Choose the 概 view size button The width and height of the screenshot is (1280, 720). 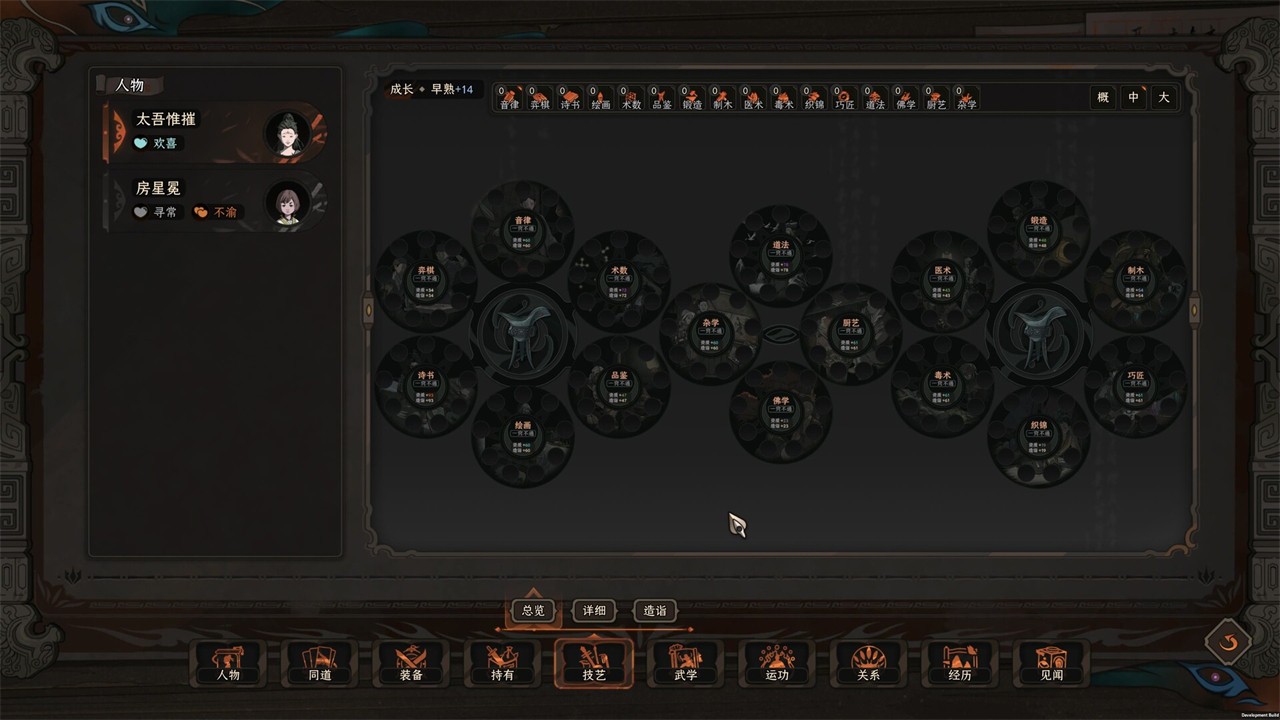point(1103,97)
